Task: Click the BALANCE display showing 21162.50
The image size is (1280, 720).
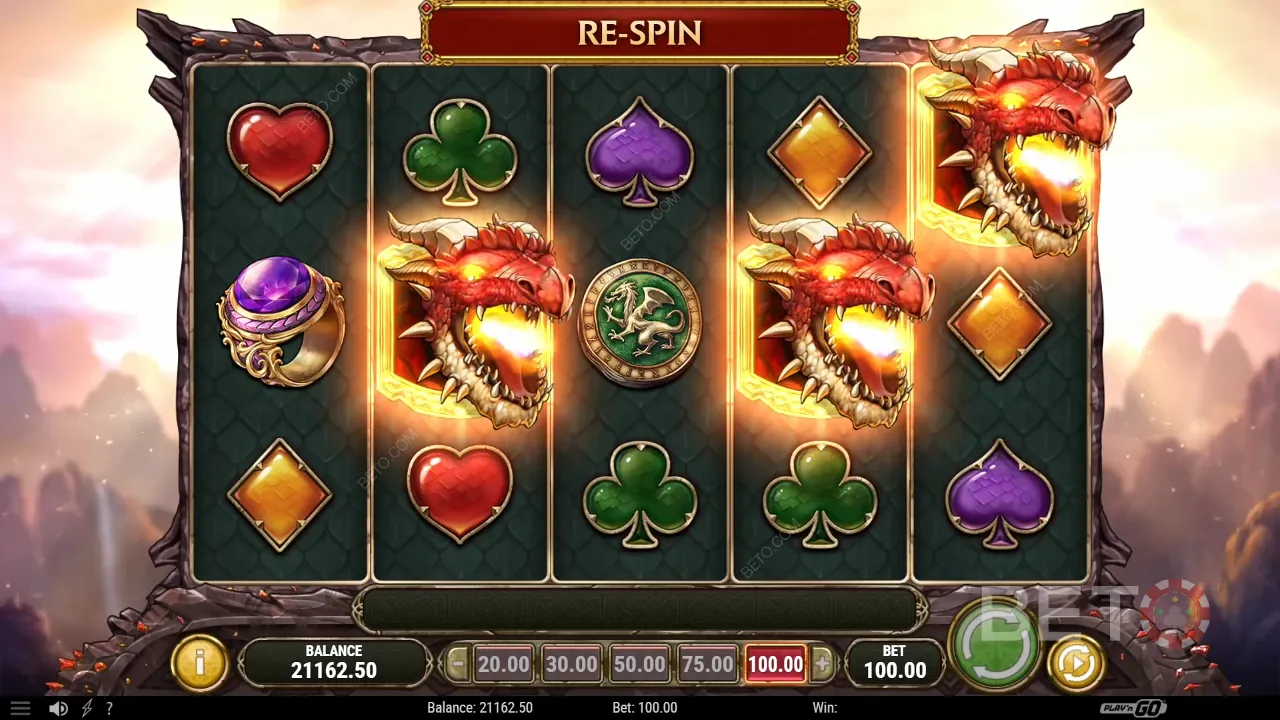Action: [x=334, y=661]
